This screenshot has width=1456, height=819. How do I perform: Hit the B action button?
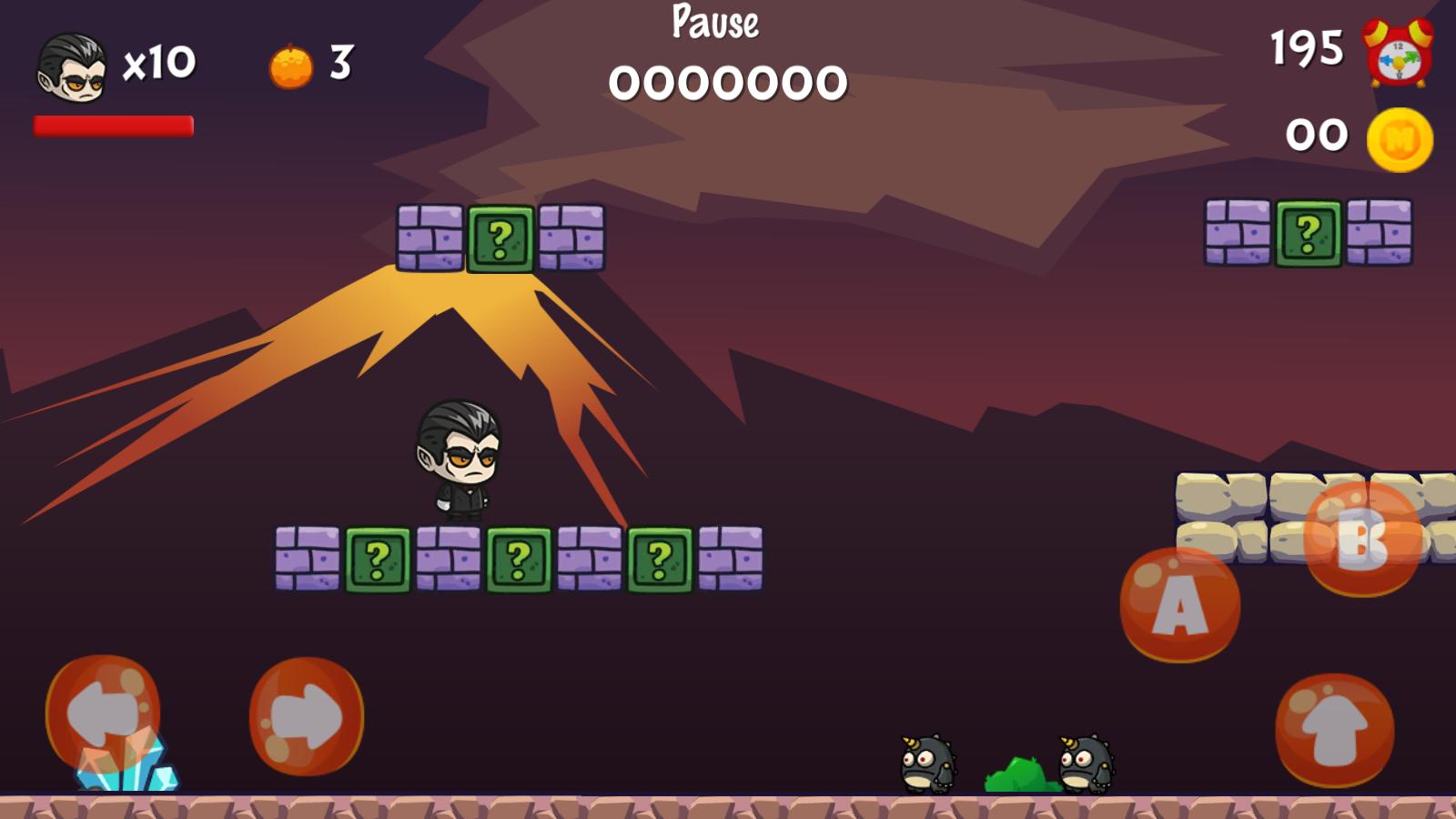click(x=1361, y=539)
